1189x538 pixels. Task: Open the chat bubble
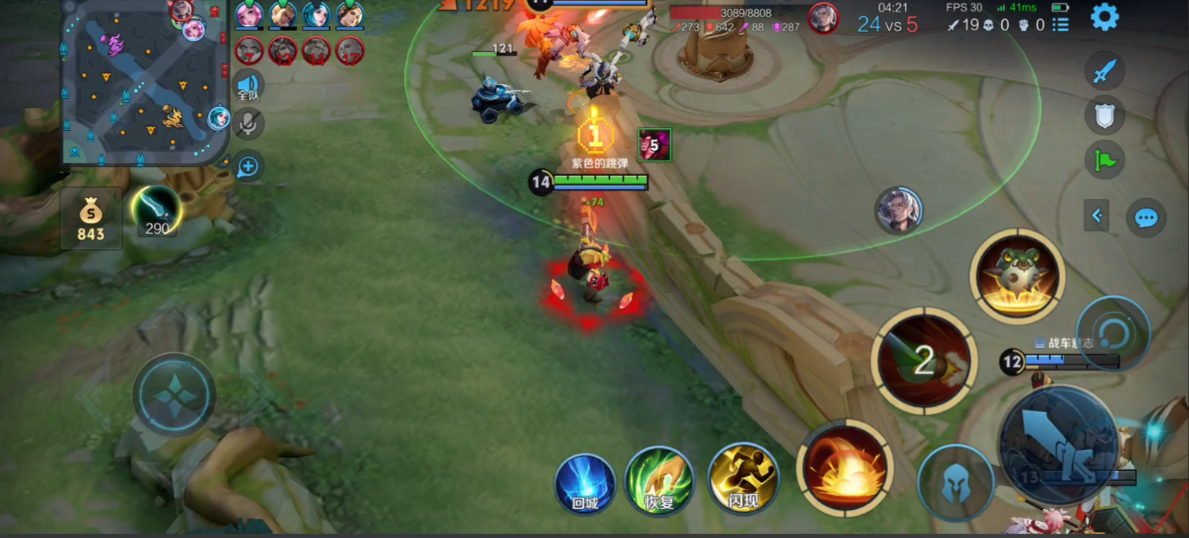(1146, 218)
